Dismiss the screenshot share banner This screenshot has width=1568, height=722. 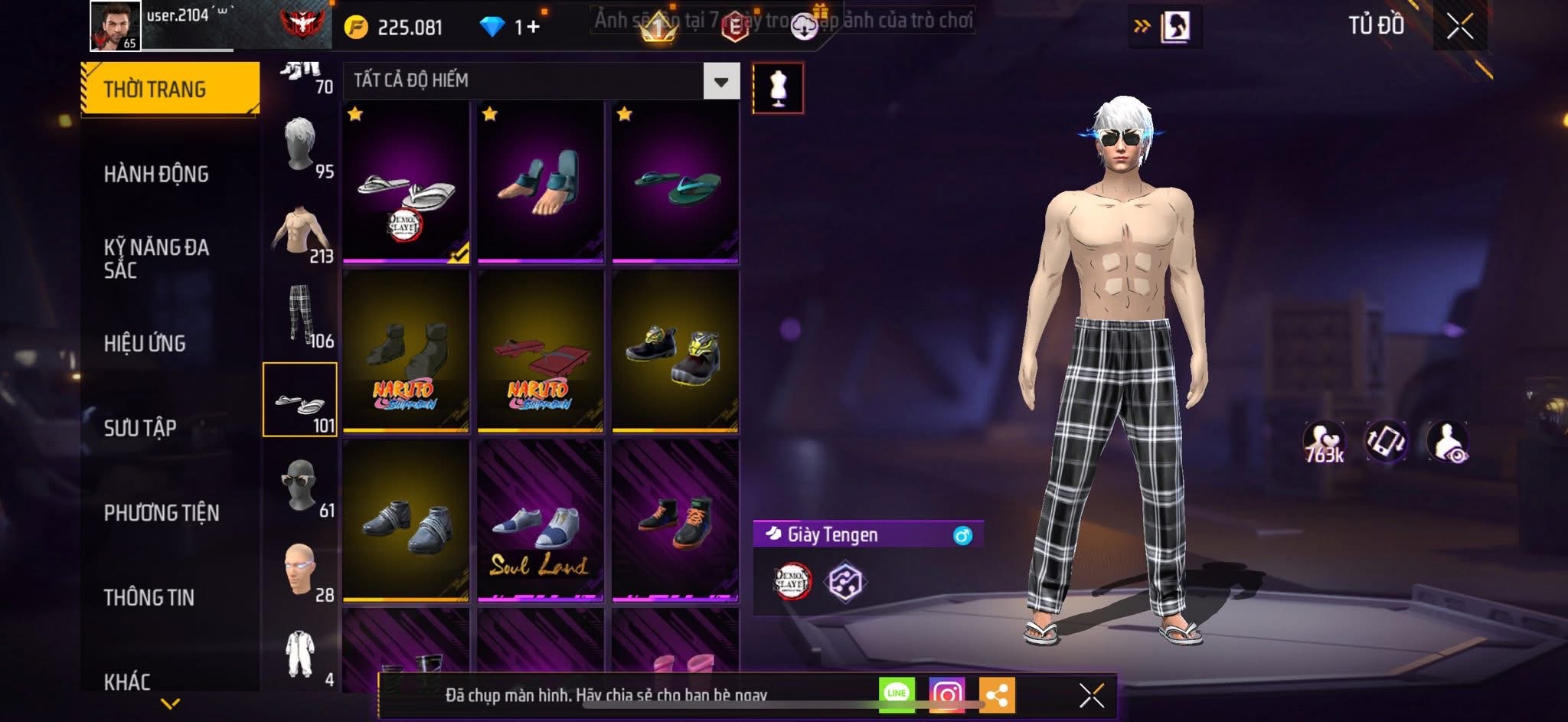click(x=1091, y=695)
